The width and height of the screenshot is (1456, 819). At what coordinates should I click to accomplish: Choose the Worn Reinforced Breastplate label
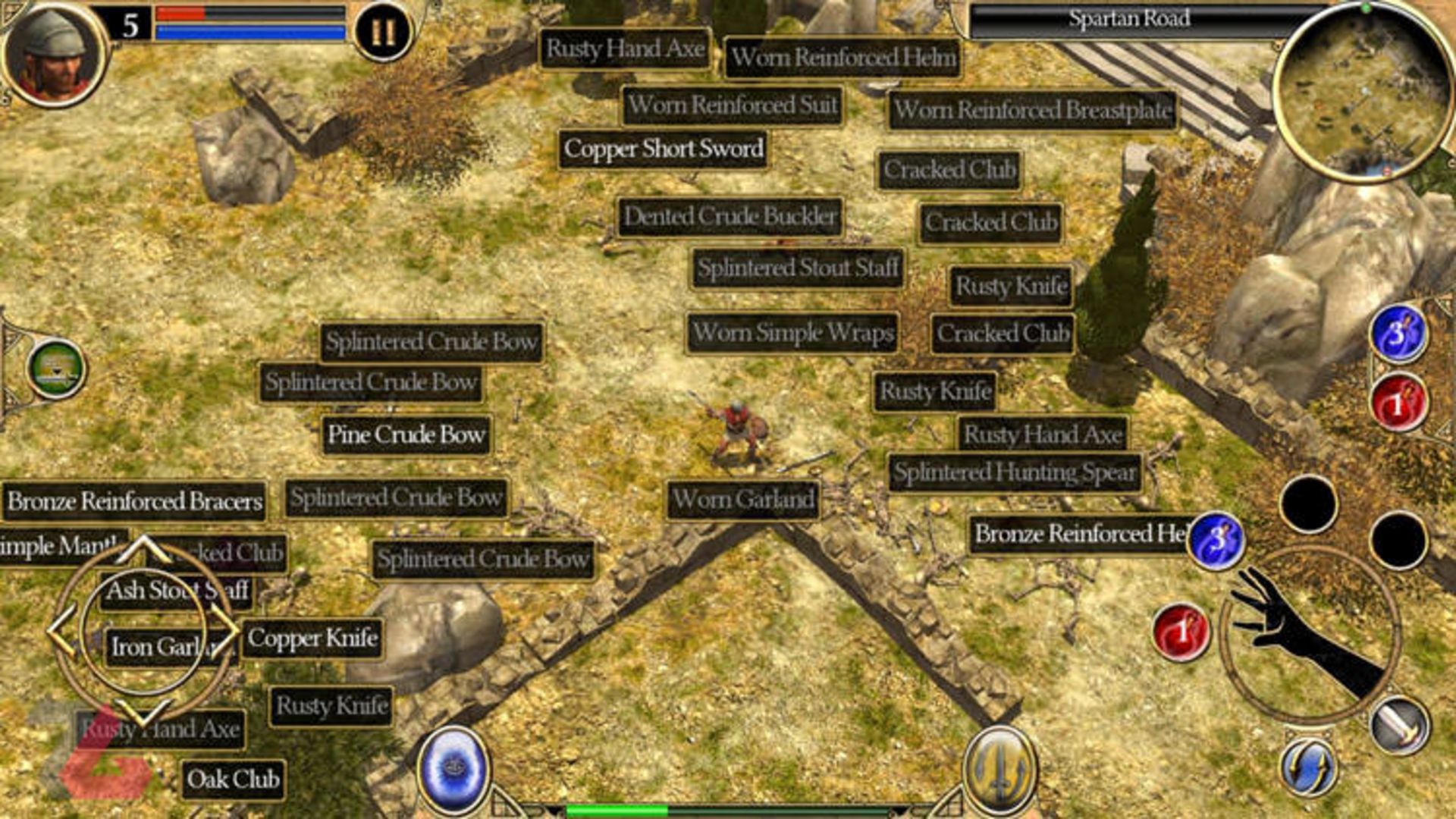coord(1033,111)
